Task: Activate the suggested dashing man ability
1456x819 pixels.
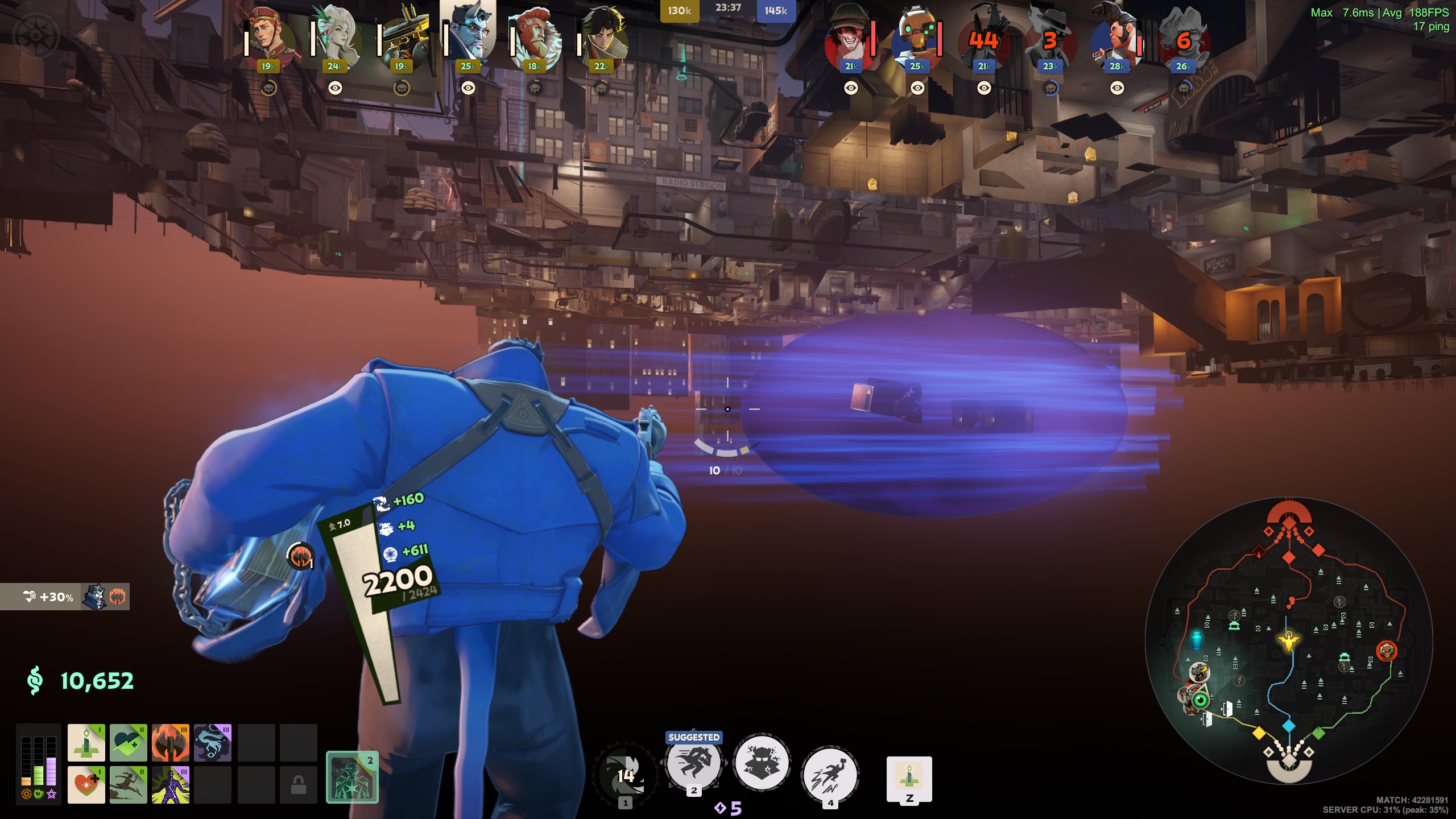Action: coord(694,763)
